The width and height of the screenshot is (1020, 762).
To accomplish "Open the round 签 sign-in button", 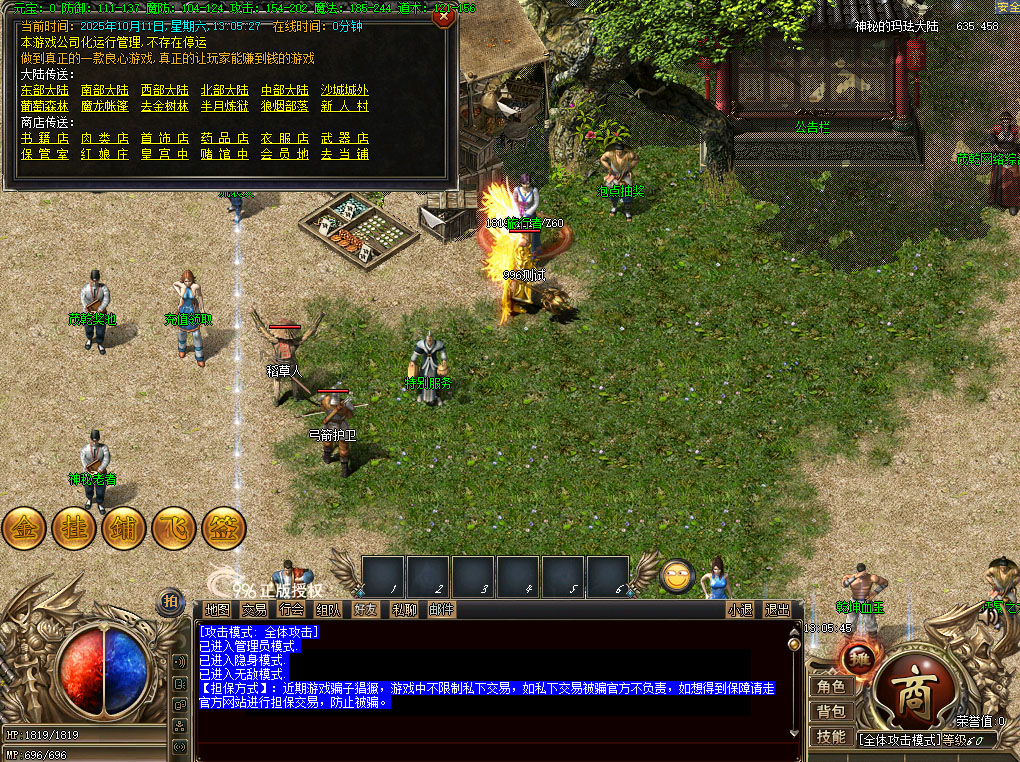I will tap(224, 528).
